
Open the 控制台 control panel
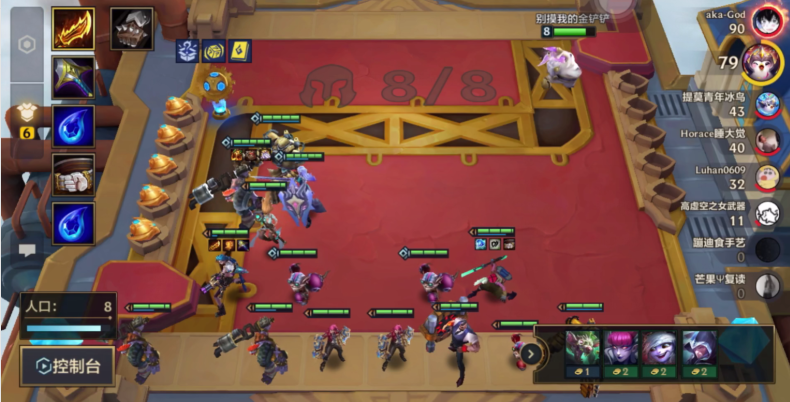tap(67, 366)
